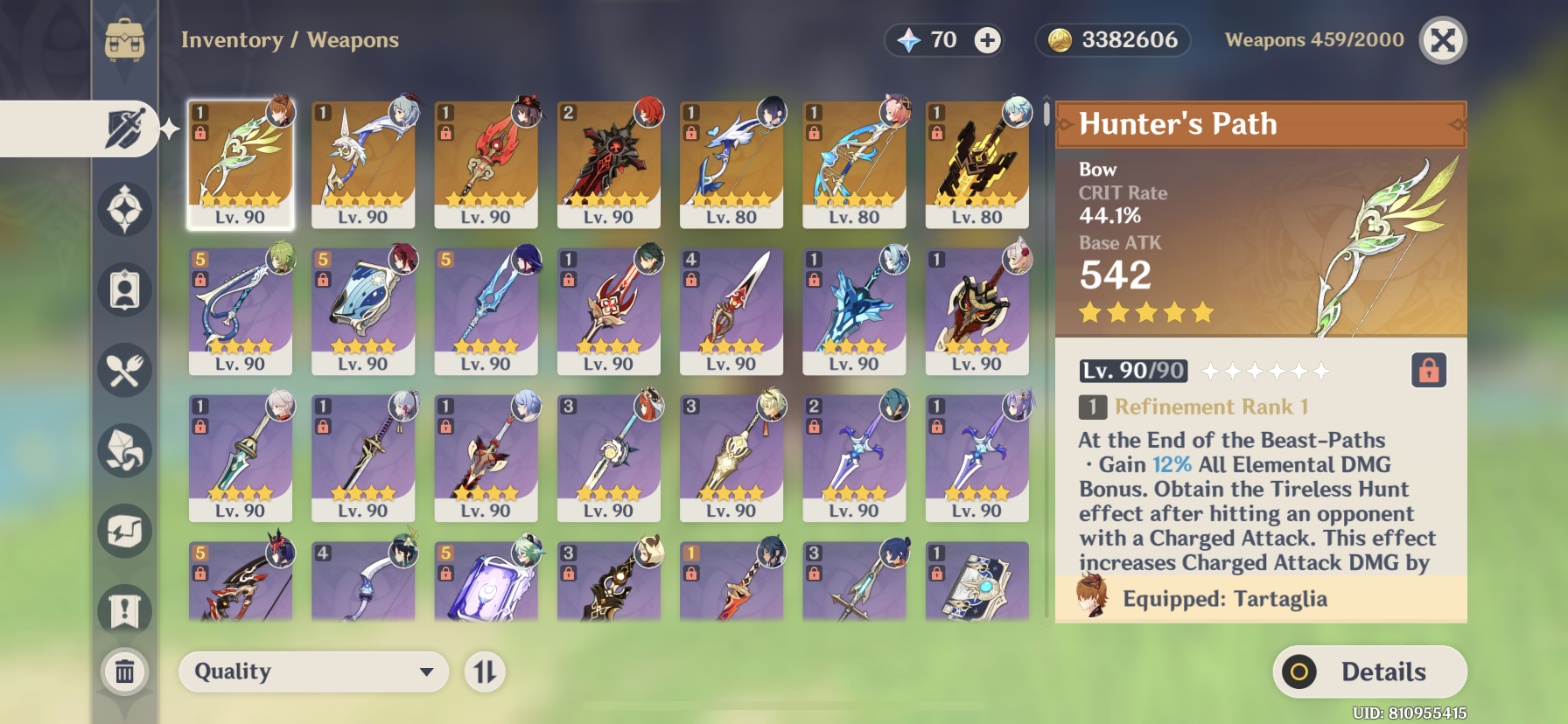Open the Food inventory section
1568x724 pixels.
[125, 371]
